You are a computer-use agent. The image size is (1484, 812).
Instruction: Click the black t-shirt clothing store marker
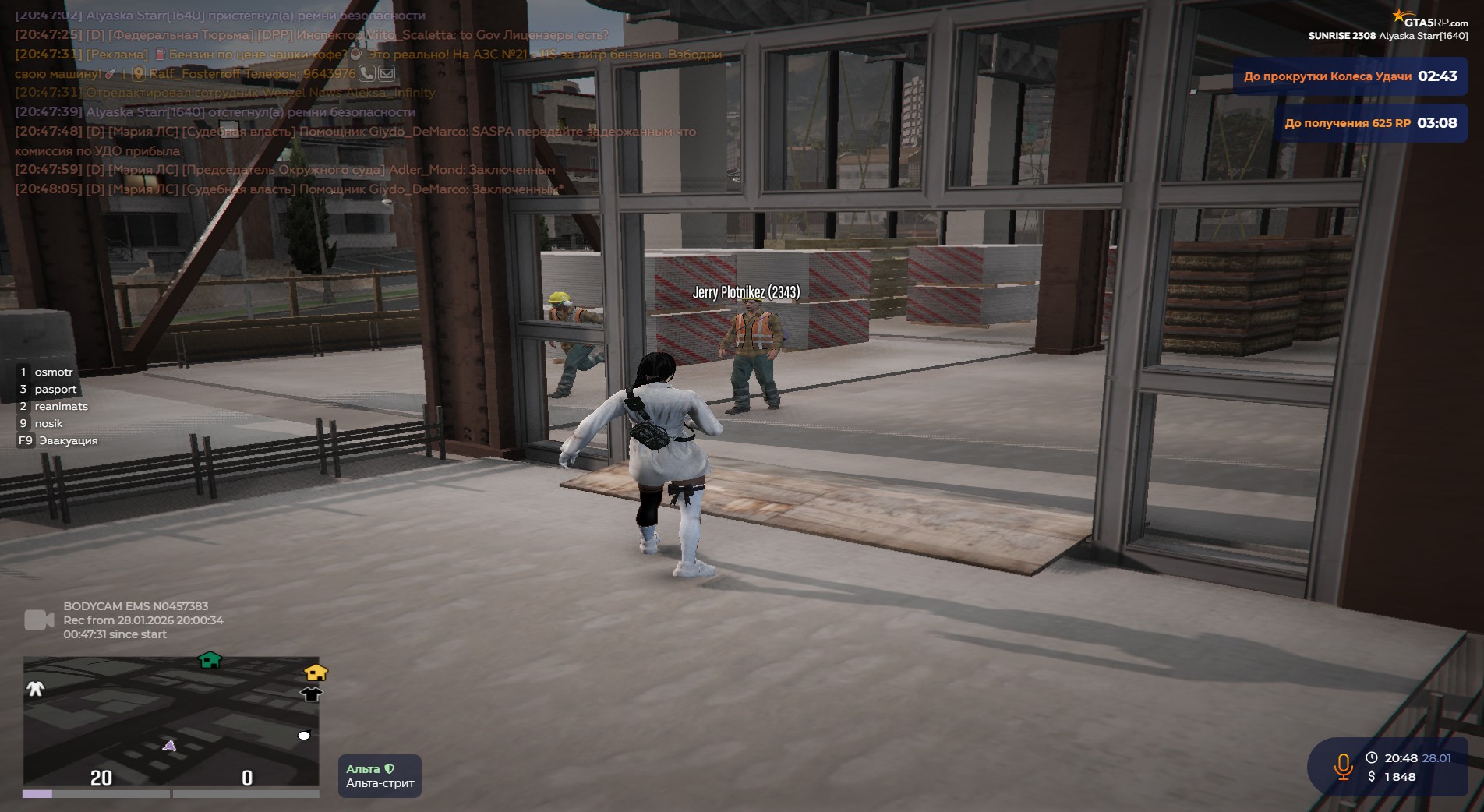311,694
